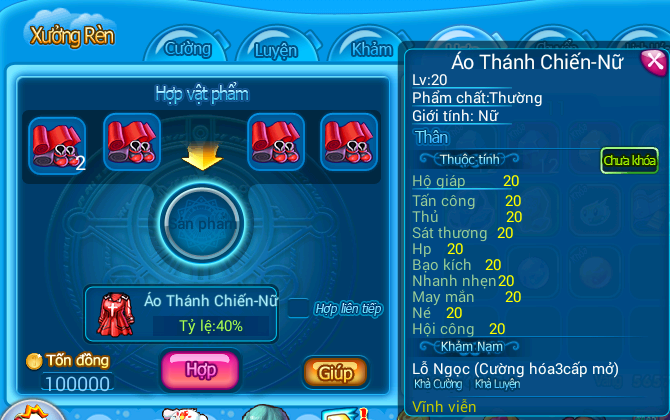The height and width of the screenshot is (420, 670).
Task: Click the Chưa khóa lock button
Action: click(629, 160)
